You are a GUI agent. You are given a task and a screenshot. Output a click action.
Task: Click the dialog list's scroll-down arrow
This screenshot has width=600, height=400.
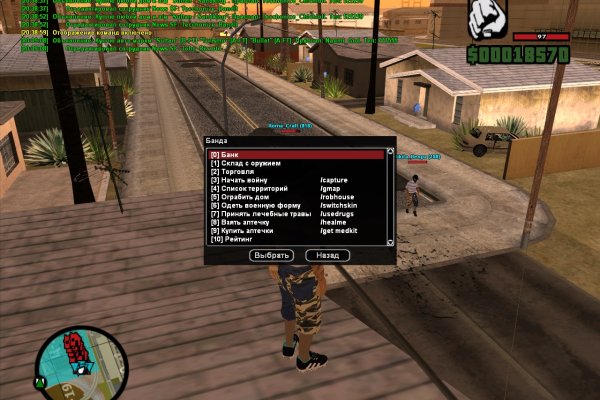pyautogui.click(x=388, y=241)
